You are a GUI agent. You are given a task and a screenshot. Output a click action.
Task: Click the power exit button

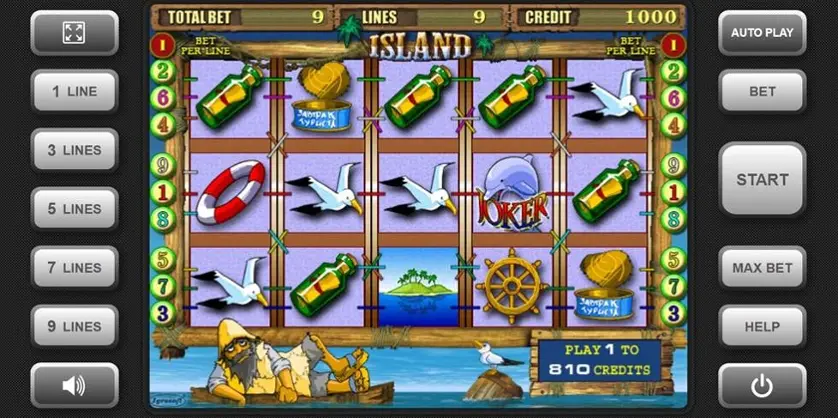762,384
